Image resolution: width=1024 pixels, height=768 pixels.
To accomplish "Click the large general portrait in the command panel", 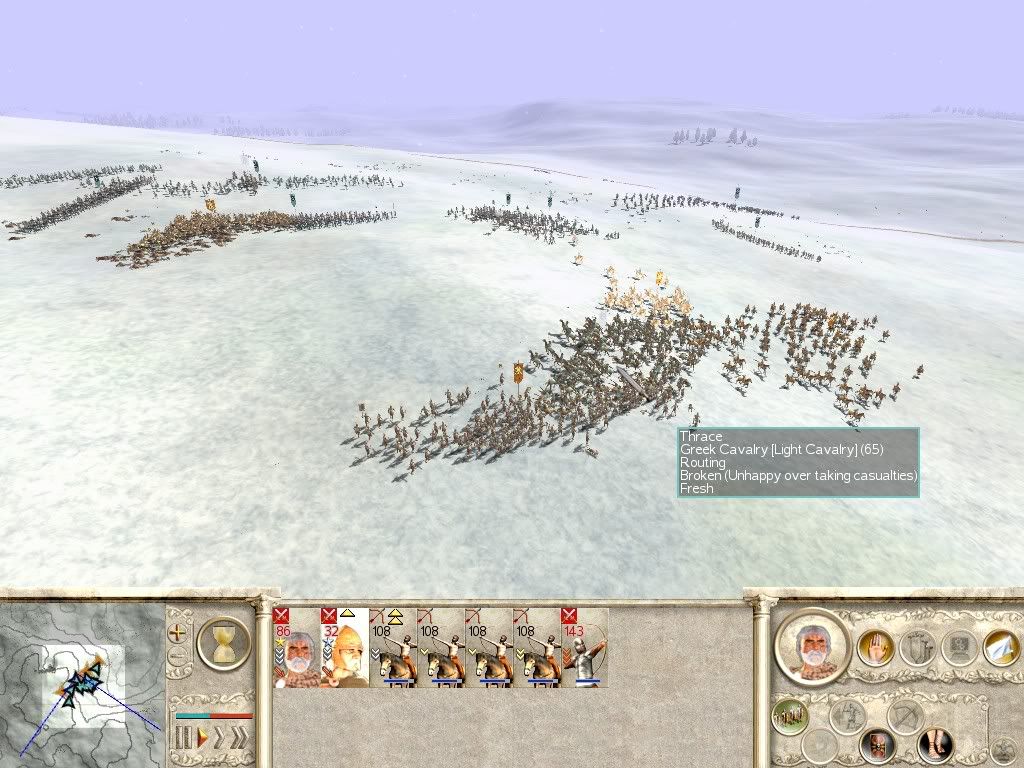I will coord(811,645).
